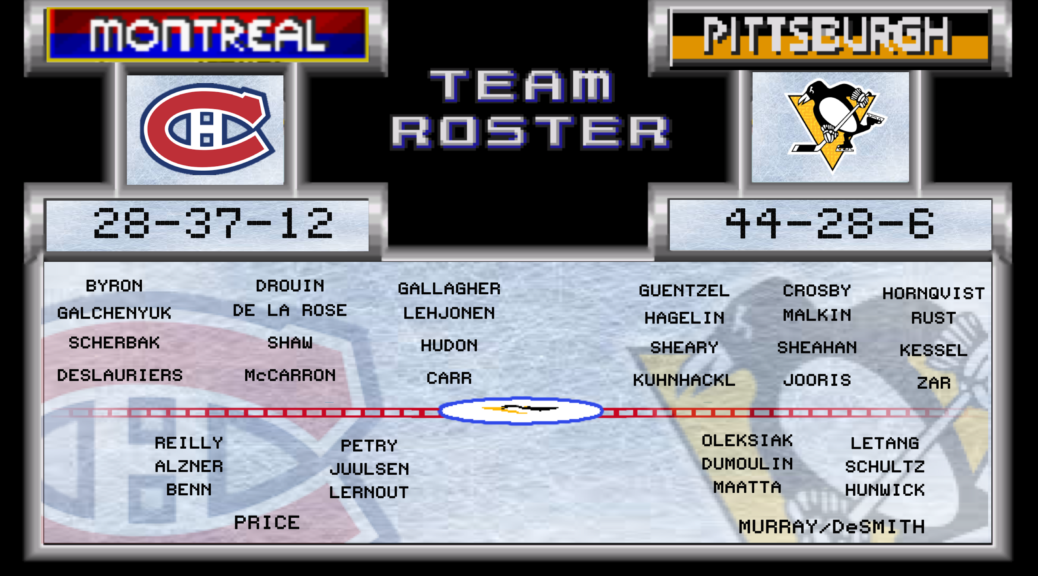Pick Kessel in the roster list
Screen dimensions: 1038x576
(933, 351)
